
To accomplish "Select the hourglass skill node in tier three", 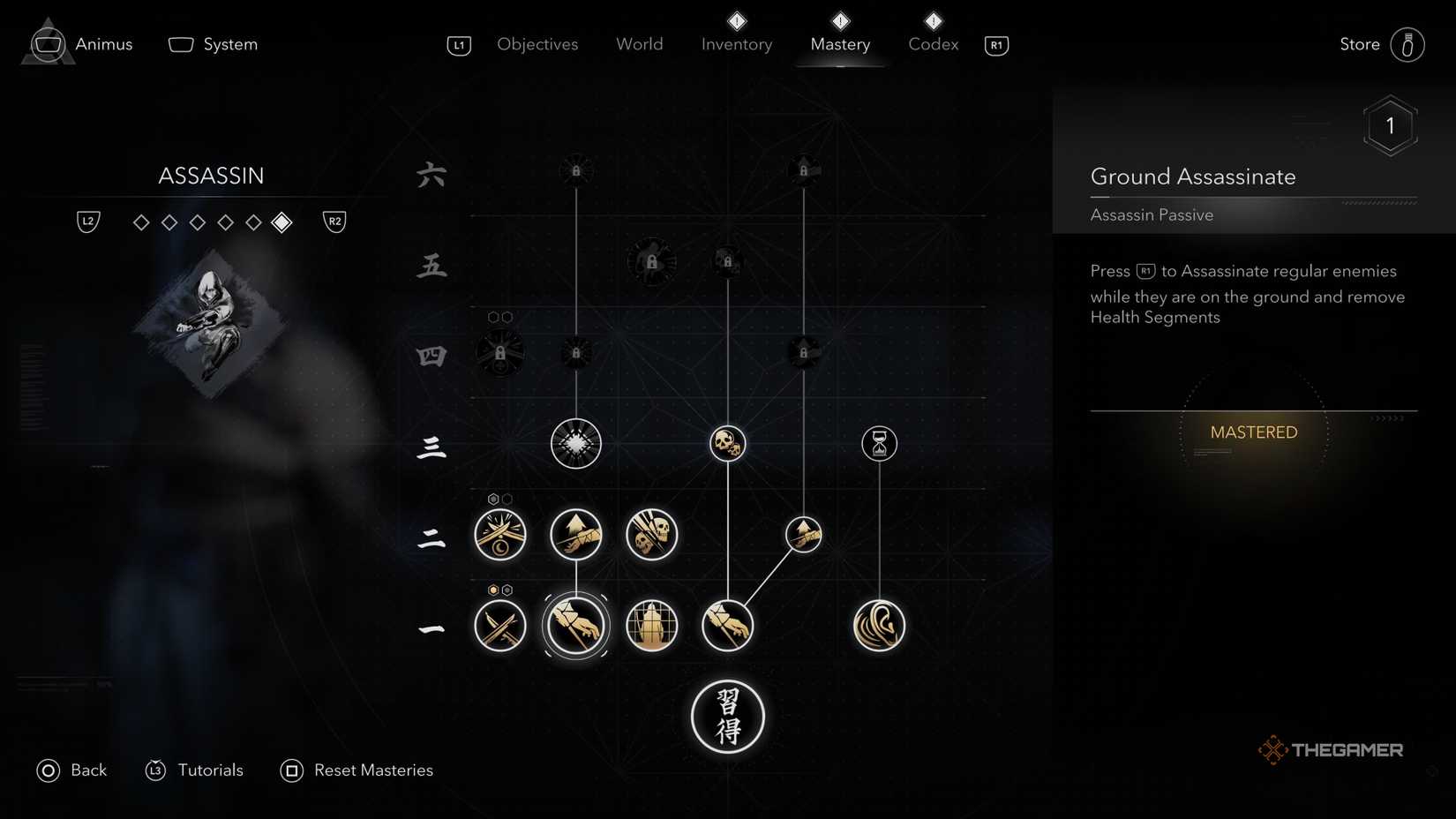I will (879, 444).
